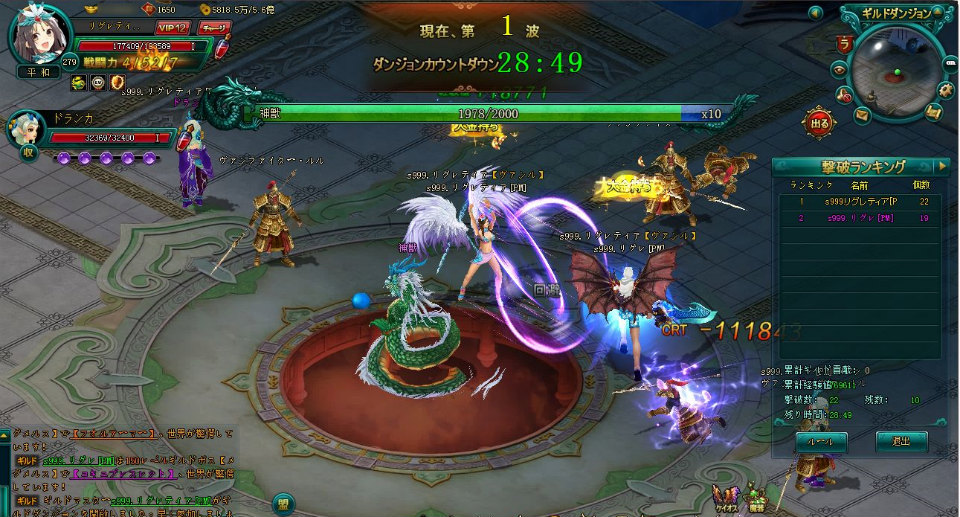Click the flaming orange shield buff icon
The image size is (960, 517).
pos(117,82)
